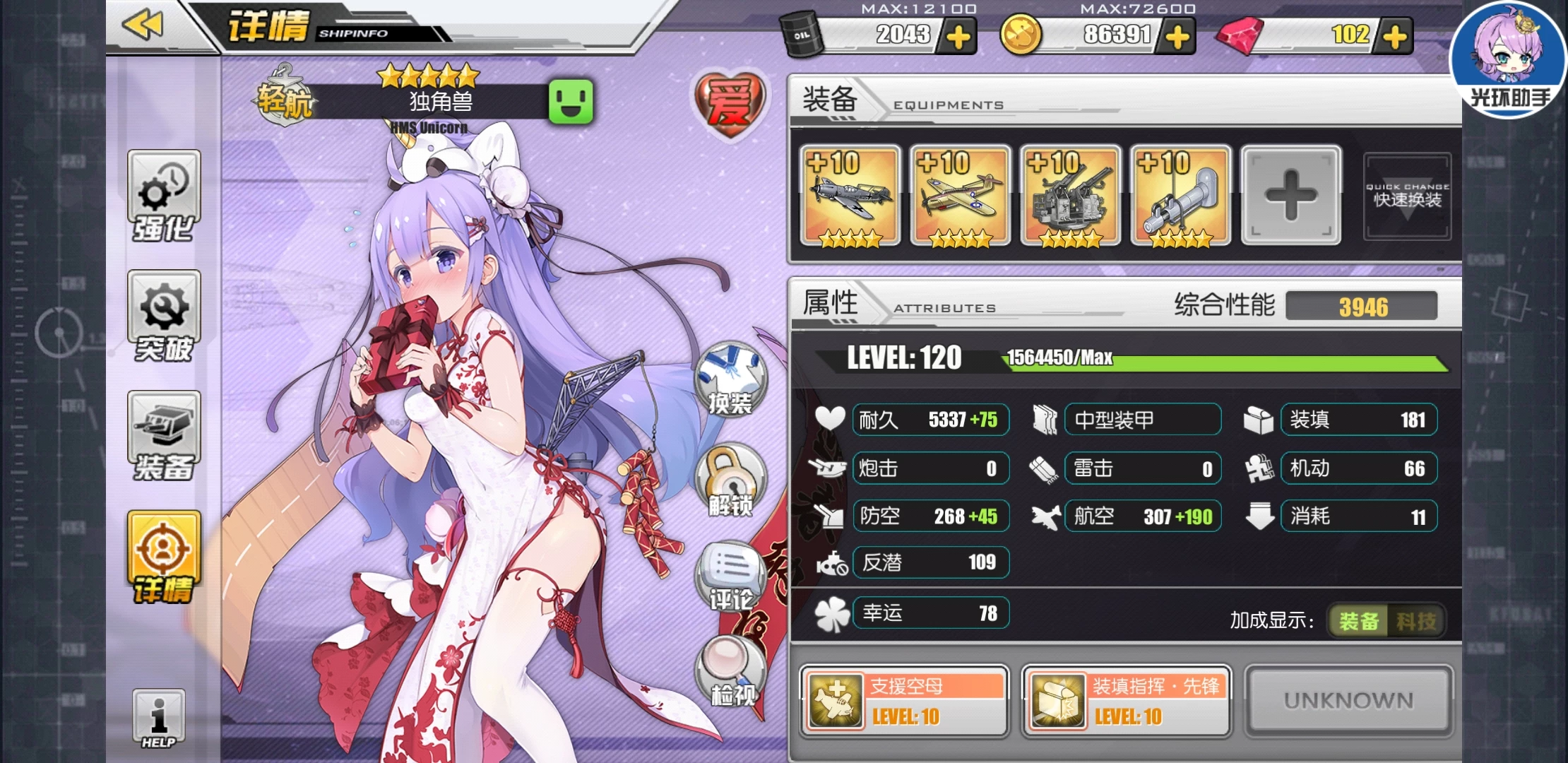Buy gems with the plus button

tap(1394, 37)
